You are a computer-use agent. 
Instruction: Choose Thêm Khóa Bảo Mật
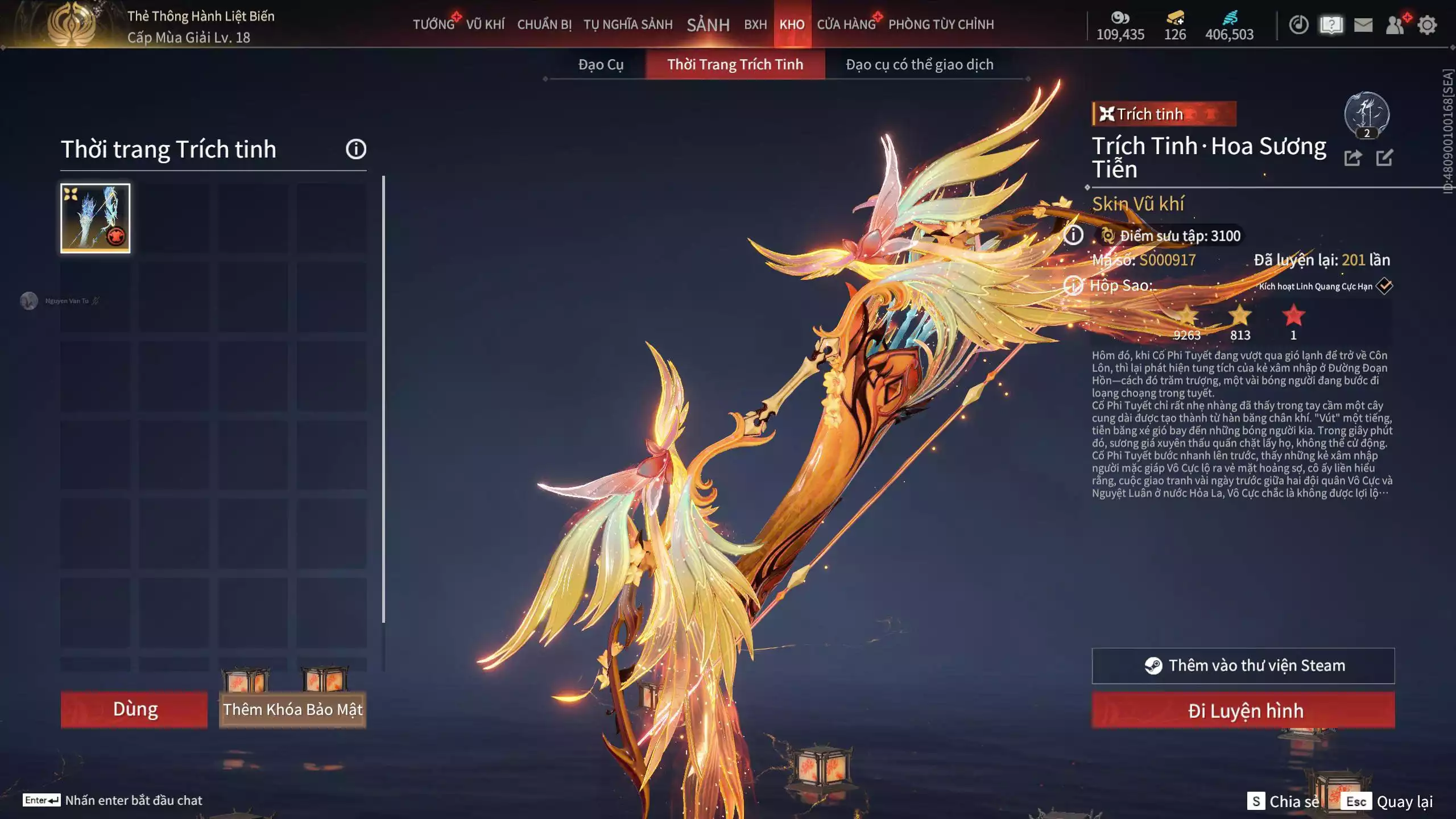(292, 709)
